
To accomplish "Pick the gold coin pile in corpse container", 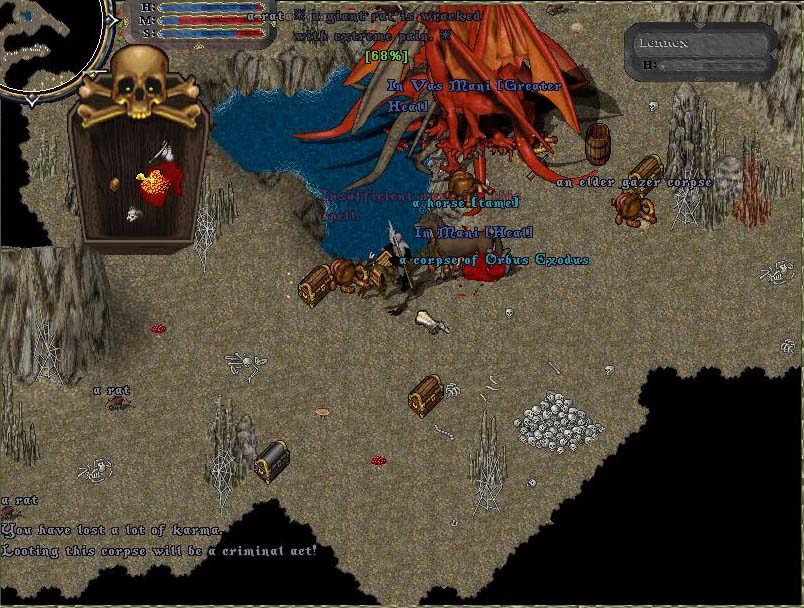I will pos(154,182).
